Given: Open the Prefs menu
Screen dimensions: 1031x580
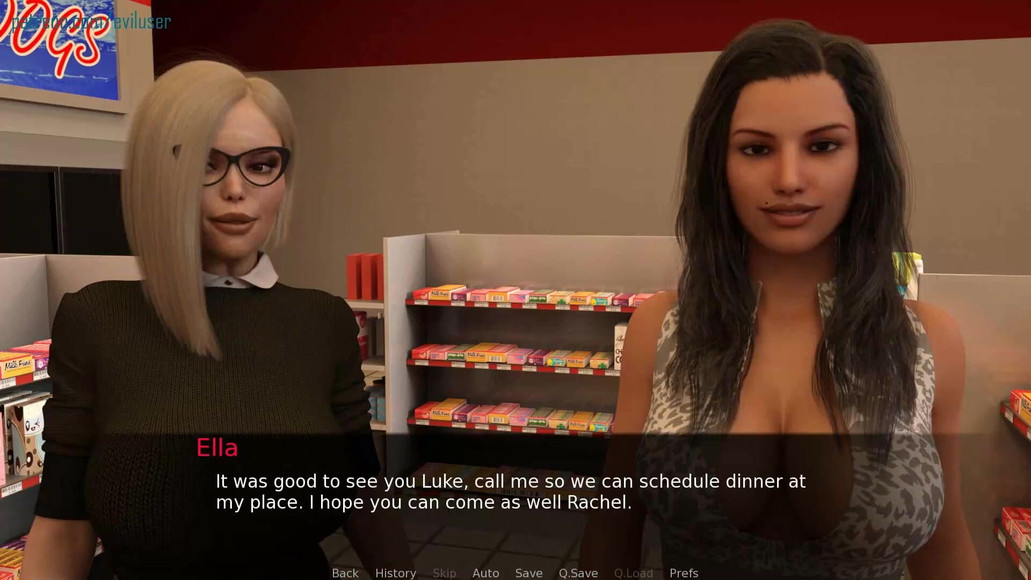Looking at the screenshot, I should tap(684, 573).
